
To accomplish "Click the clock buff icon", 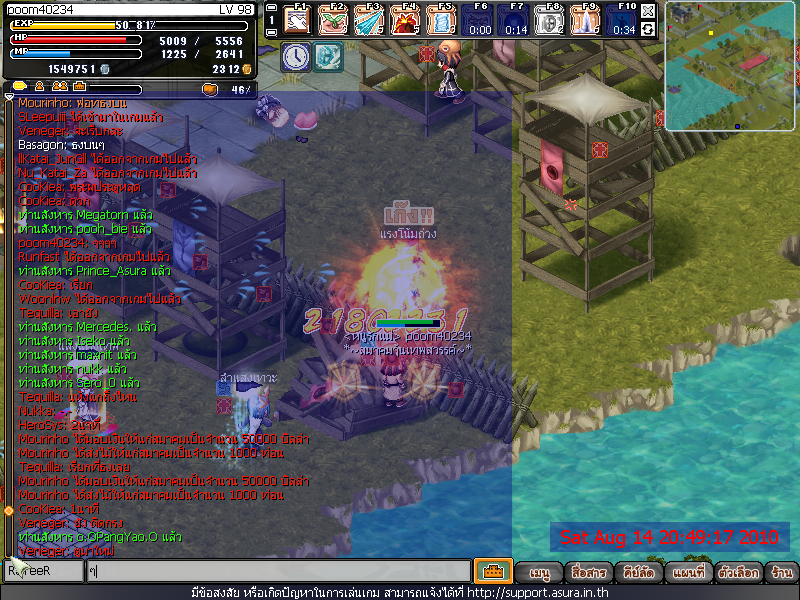I will 295,56.
